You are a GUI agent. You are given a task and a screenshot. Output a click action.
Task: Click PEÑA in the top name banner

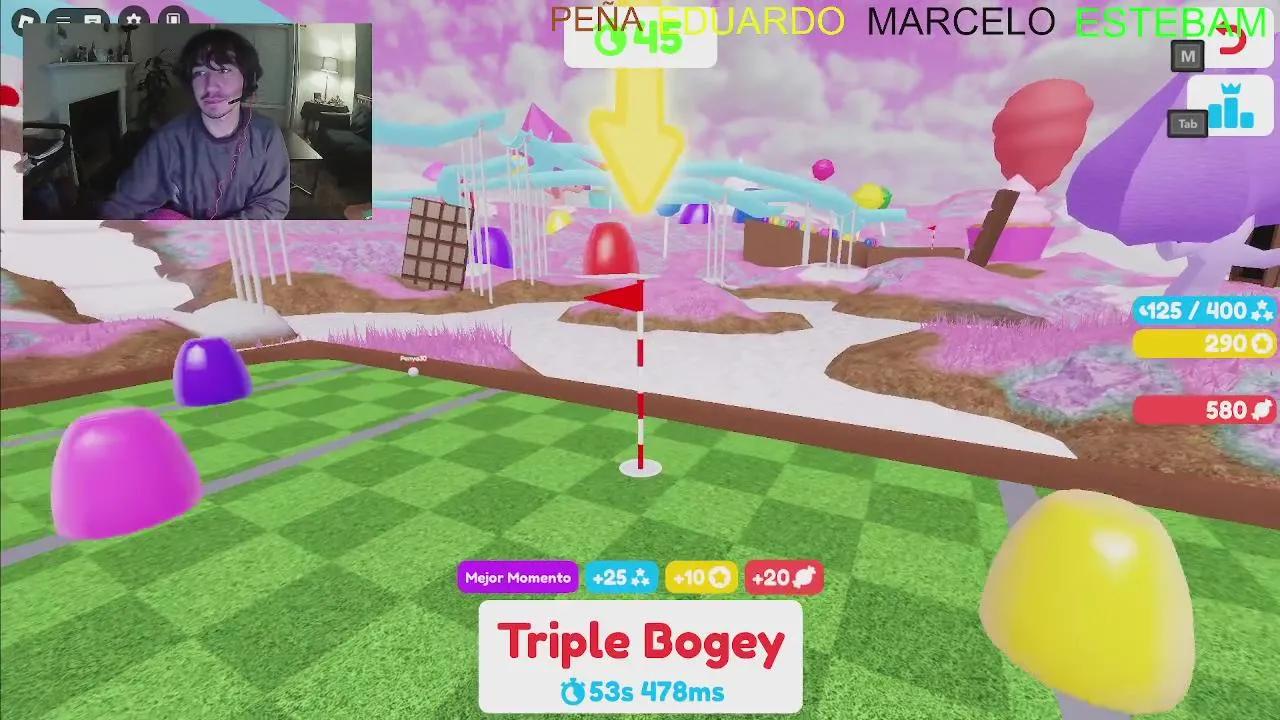[597, 16]
